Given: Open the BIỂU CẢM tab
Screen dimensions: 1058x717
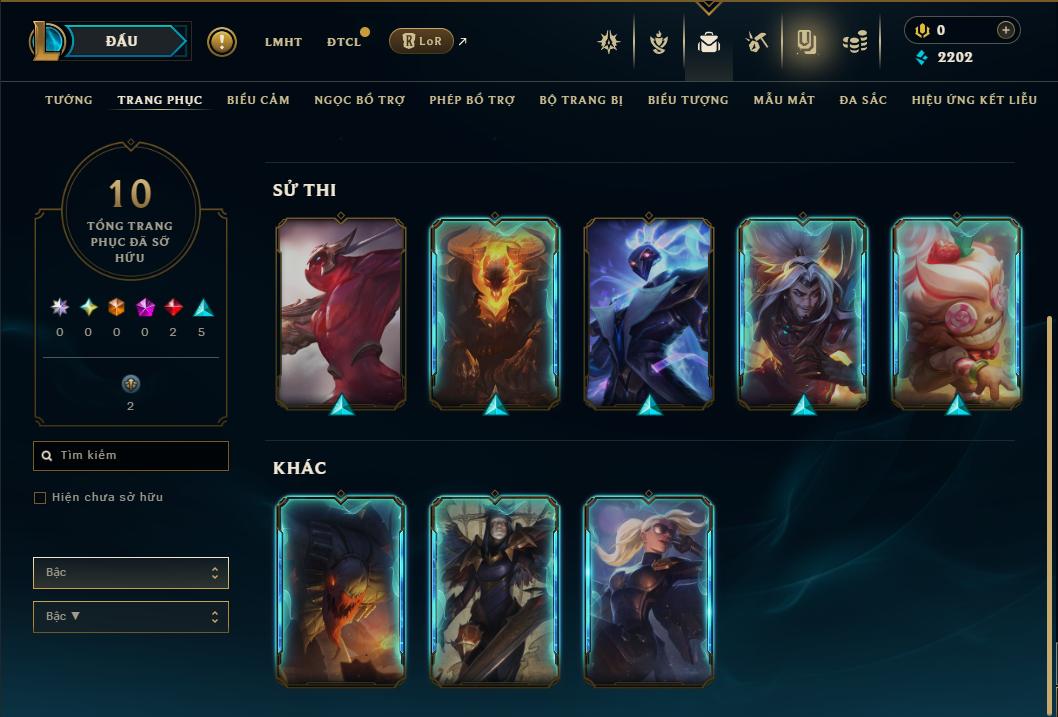Looking at the screenshot, I should click(x=258, y=100).
